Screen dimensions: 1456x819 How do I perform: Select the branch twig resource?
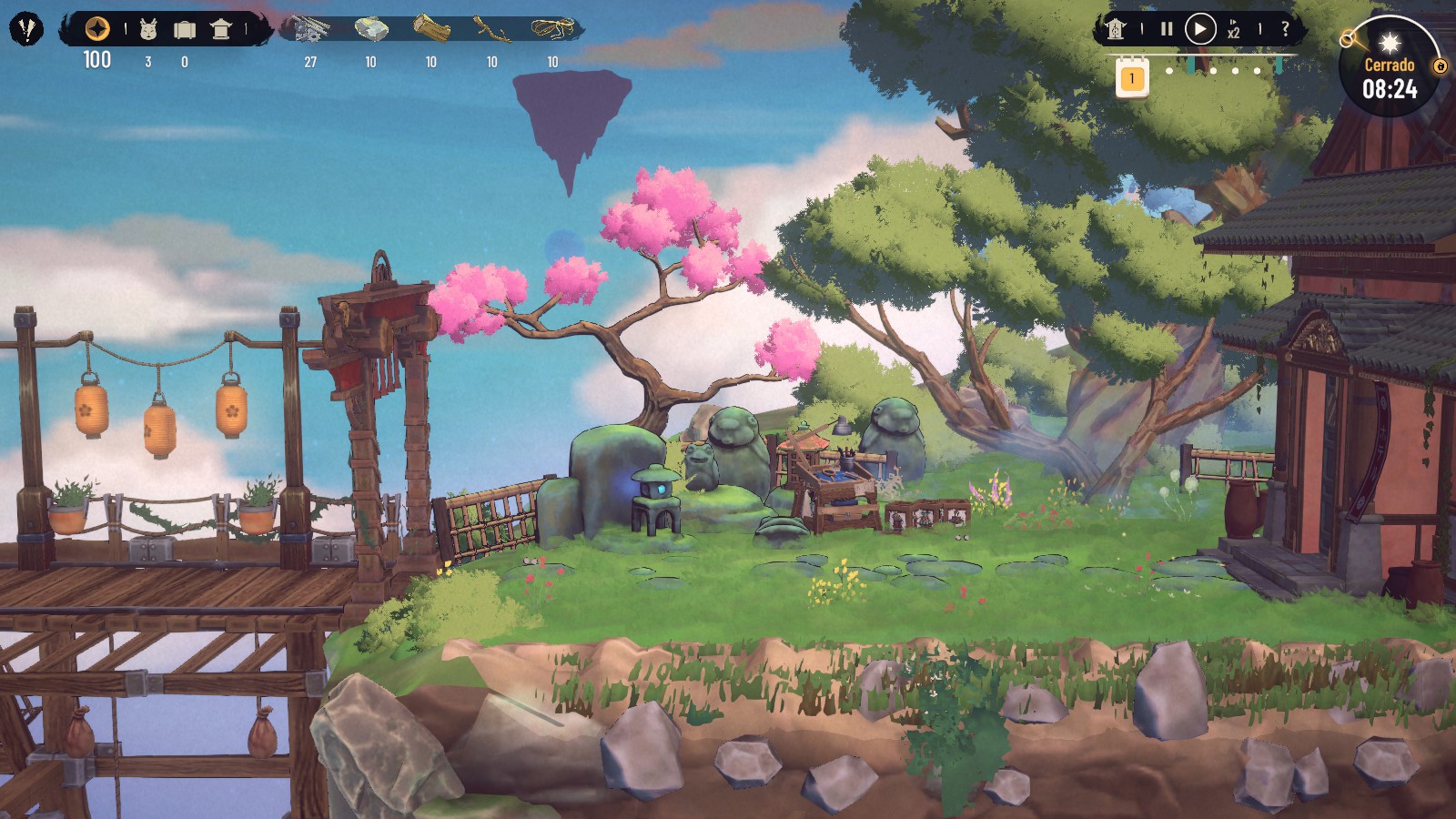(x=492, y=30)
